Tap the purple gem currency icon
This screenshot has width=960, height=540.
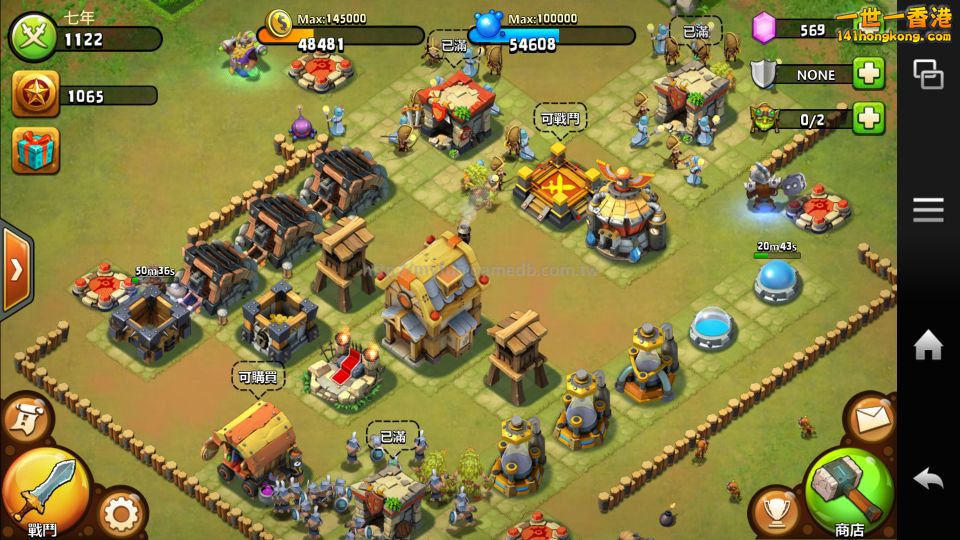click(x=765, y=27)
